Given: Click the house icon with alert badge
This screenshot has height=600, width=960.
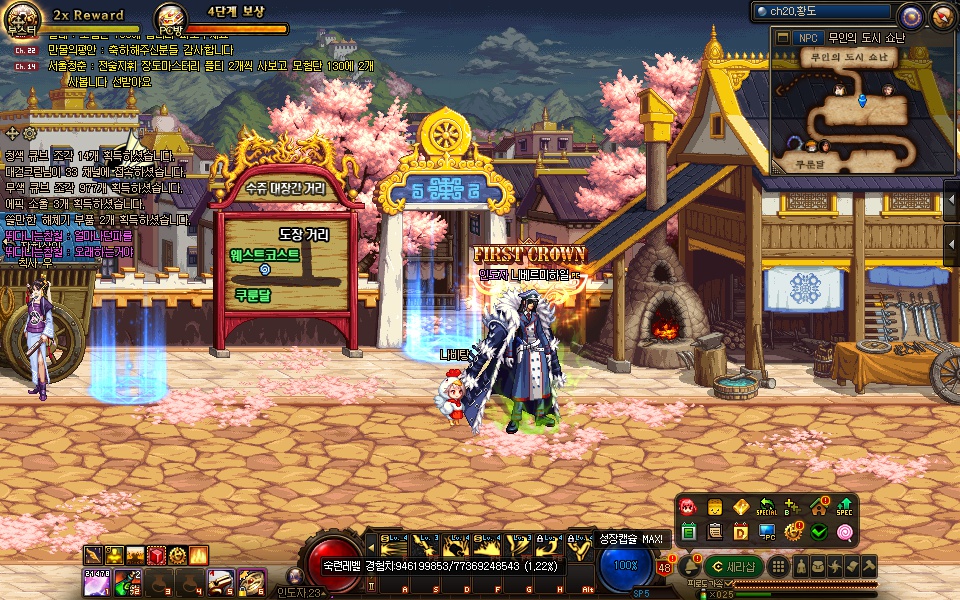Looking at the screenshot, I should click(x=819, y=506).
